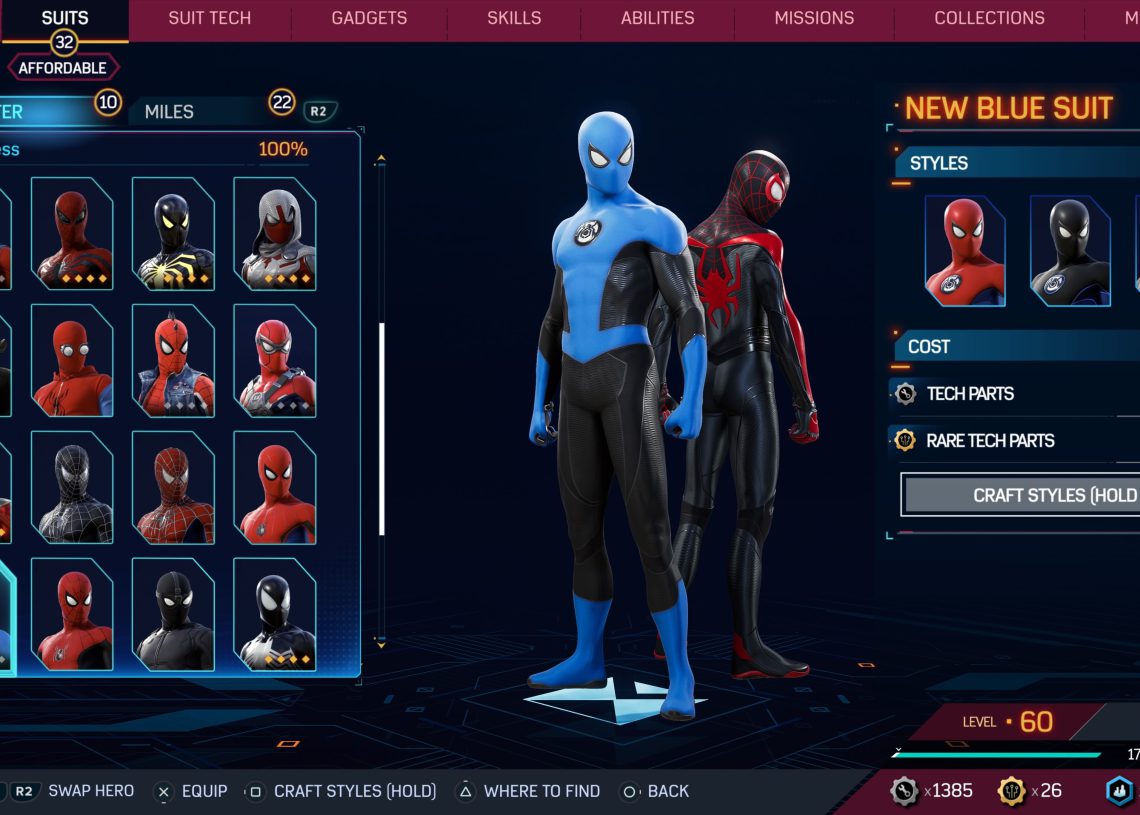The image size is (1140, 815).
Task: Select the white hooded suit
Action: click(x=275, y=234)
